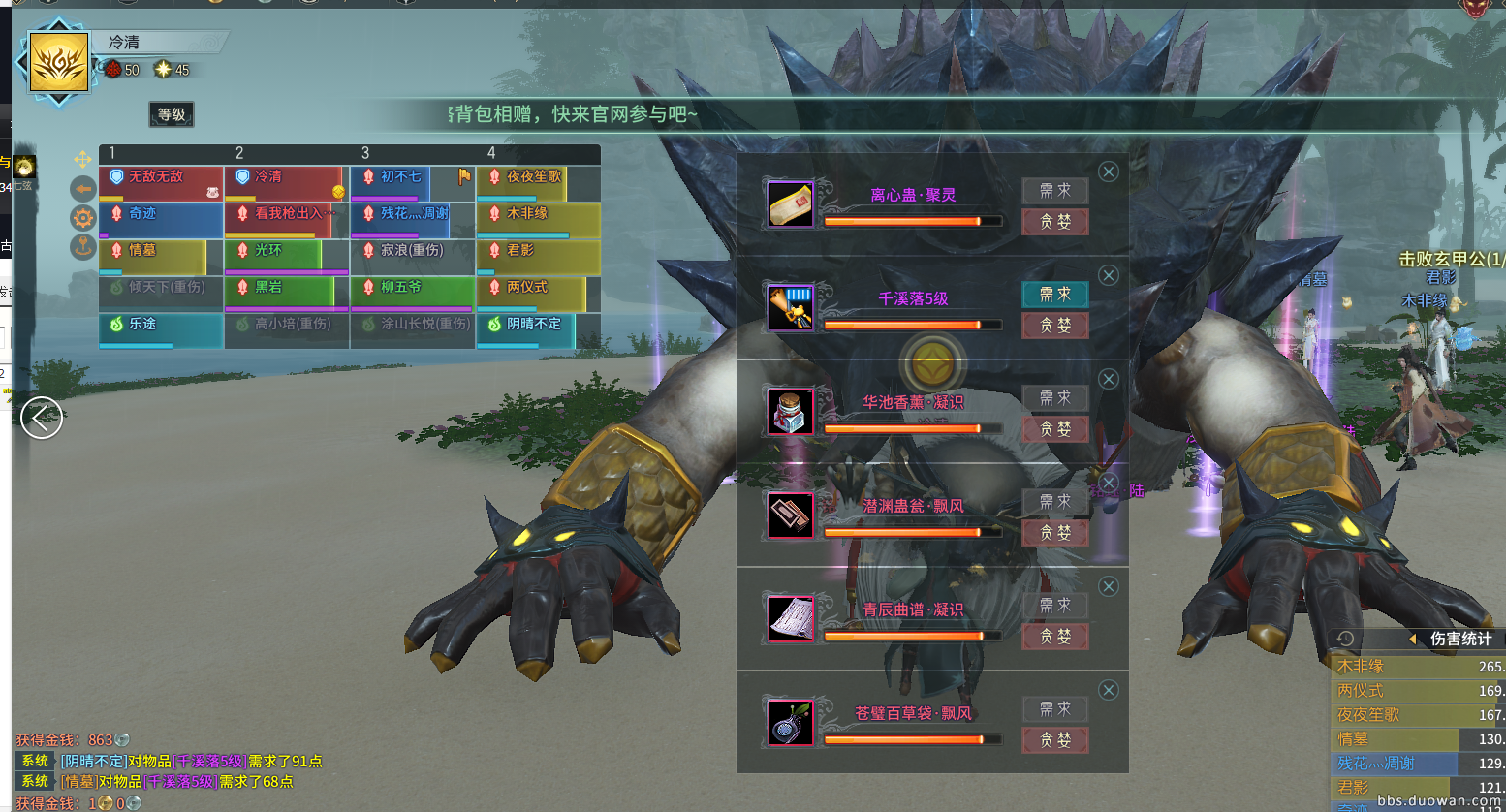
Task: Open the raid frame gear settings
Action: tap(83, 217)
